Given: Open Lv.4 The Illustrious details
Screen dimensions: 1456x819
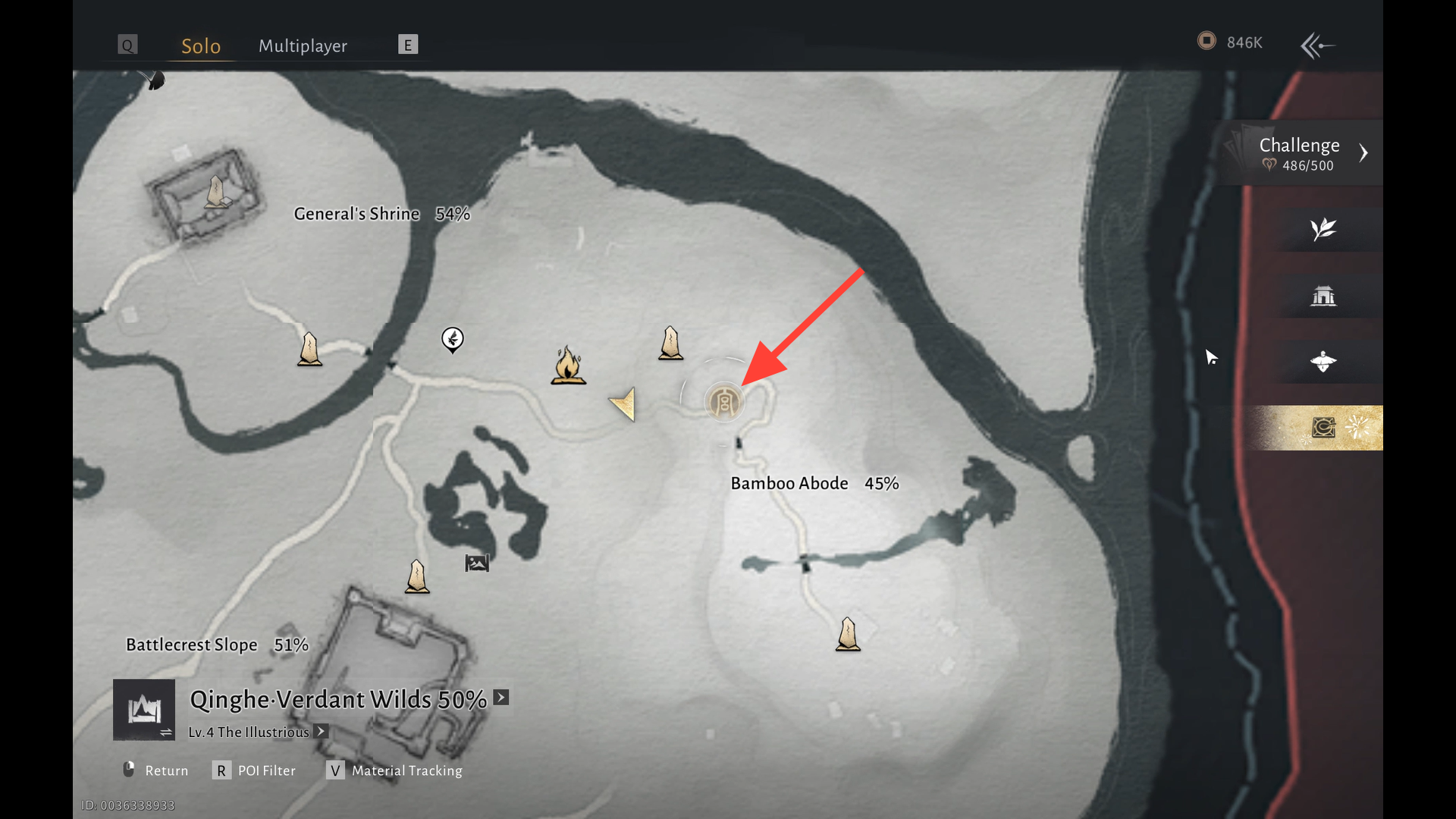Looking at the screenshot, I should [x=322, y=732].
